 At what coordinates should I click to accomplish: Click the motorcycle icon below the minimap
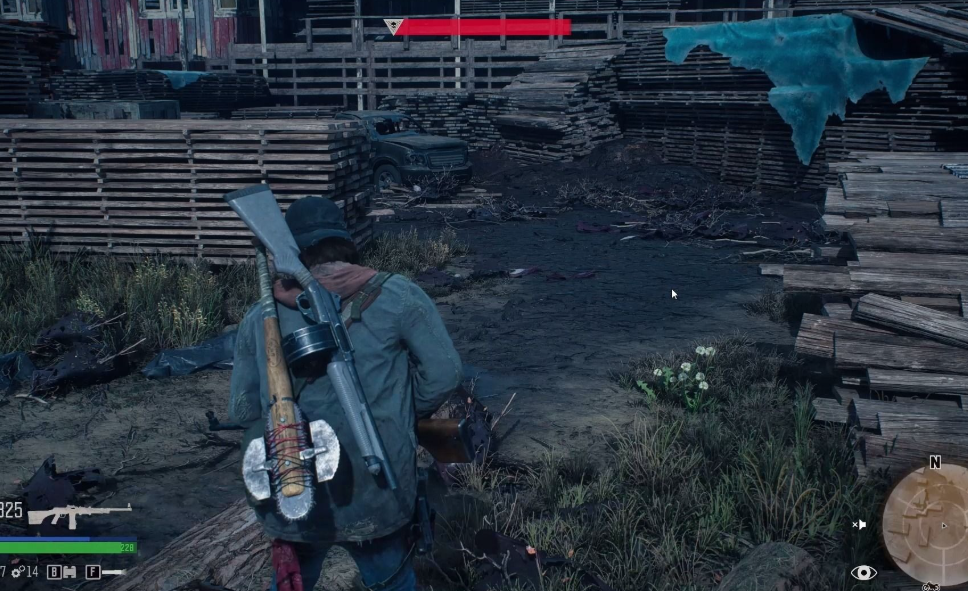coord(931,587)
